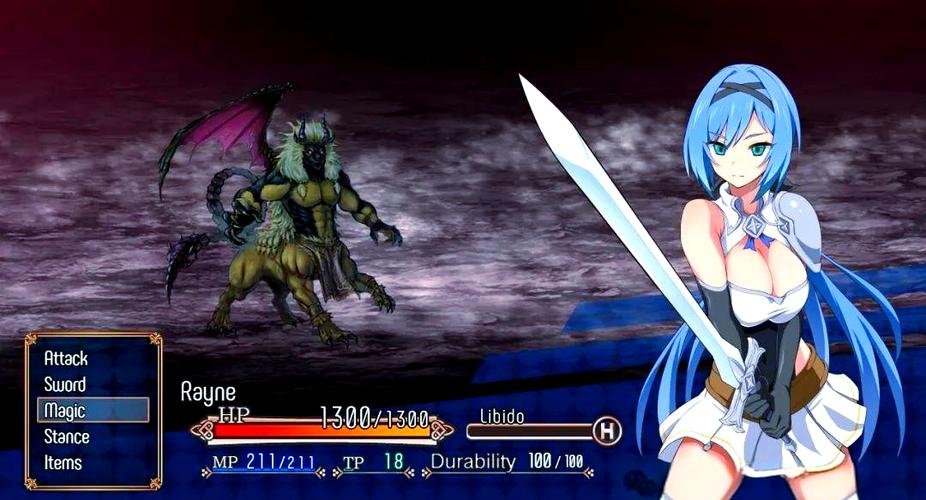Open the Items command
This screenshot has width=926, height=500.
63,462
